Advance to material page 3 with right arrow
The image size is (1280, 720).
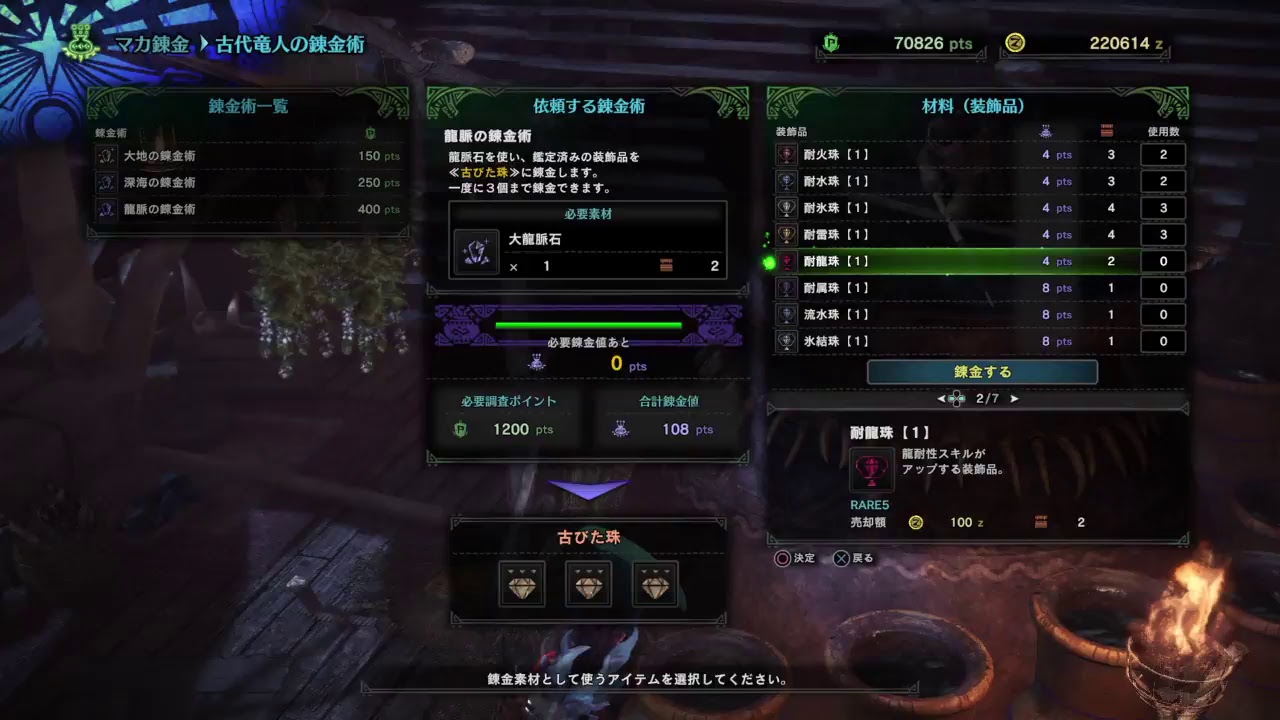tap(1013, 397)
